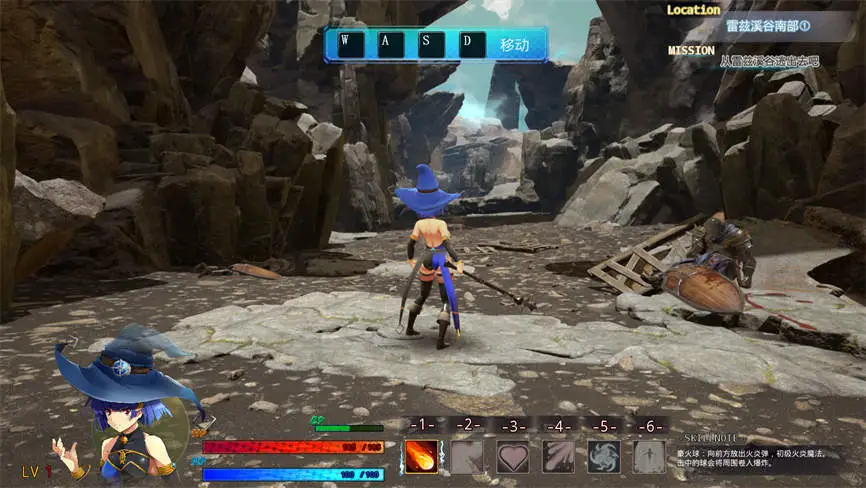Image resolution: width=866 pixels, height=488 pixels.
Task: Use the heart skill in slot 3
Action: (x=513, y=456)
